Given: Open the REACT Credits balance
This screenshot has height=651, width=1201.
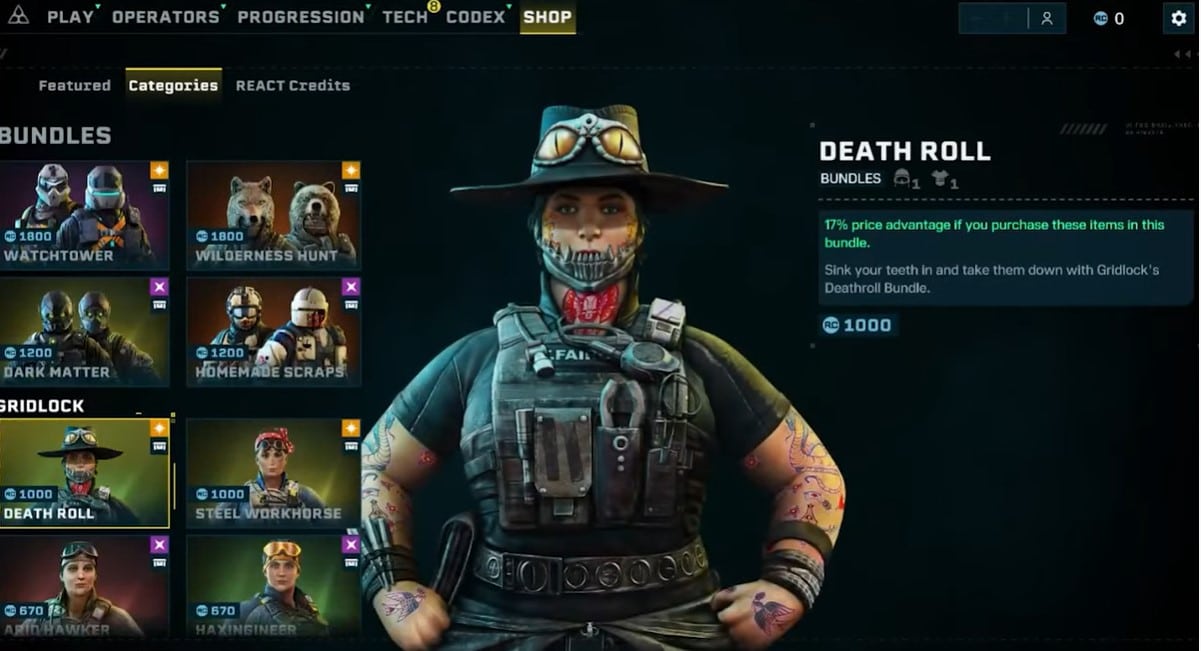Looking at the screenshot, I should click(1108, 18).
